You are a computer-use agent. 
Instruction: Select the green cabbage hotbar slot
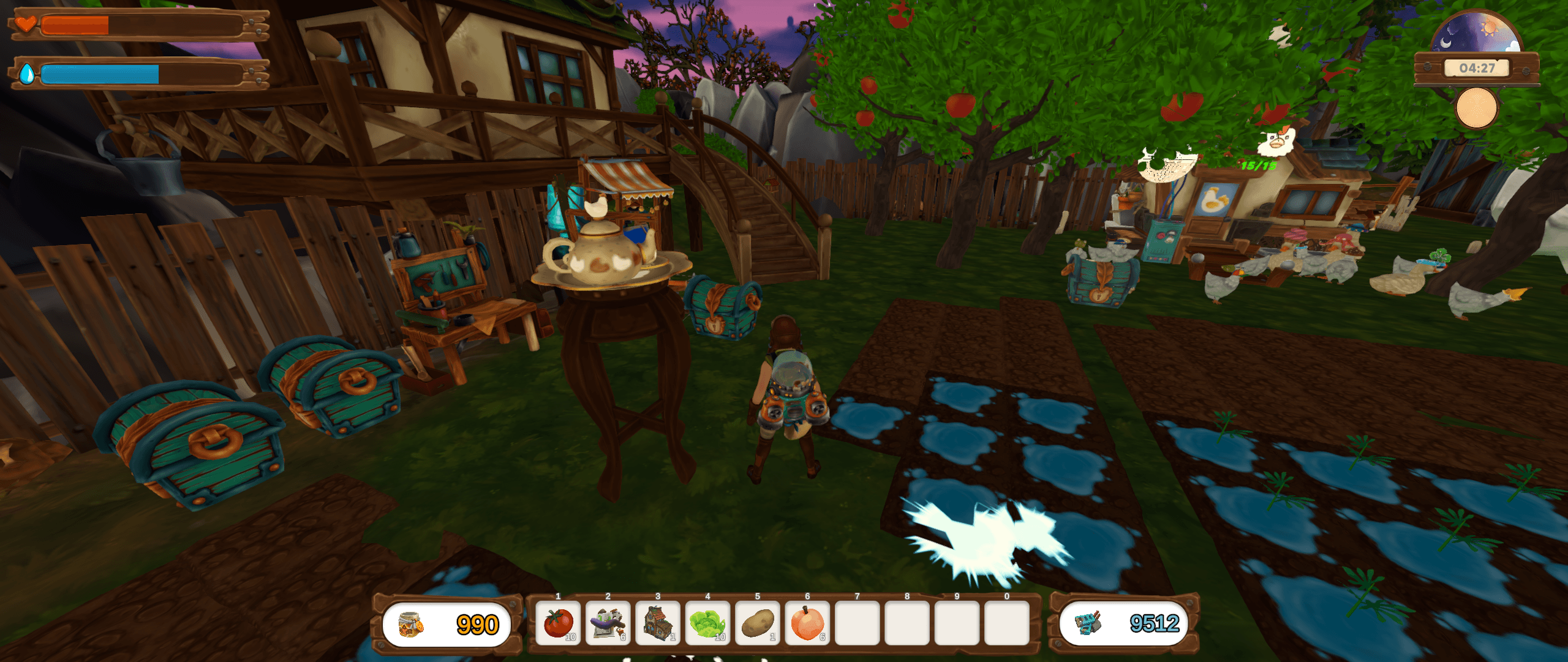click(707, 623)
